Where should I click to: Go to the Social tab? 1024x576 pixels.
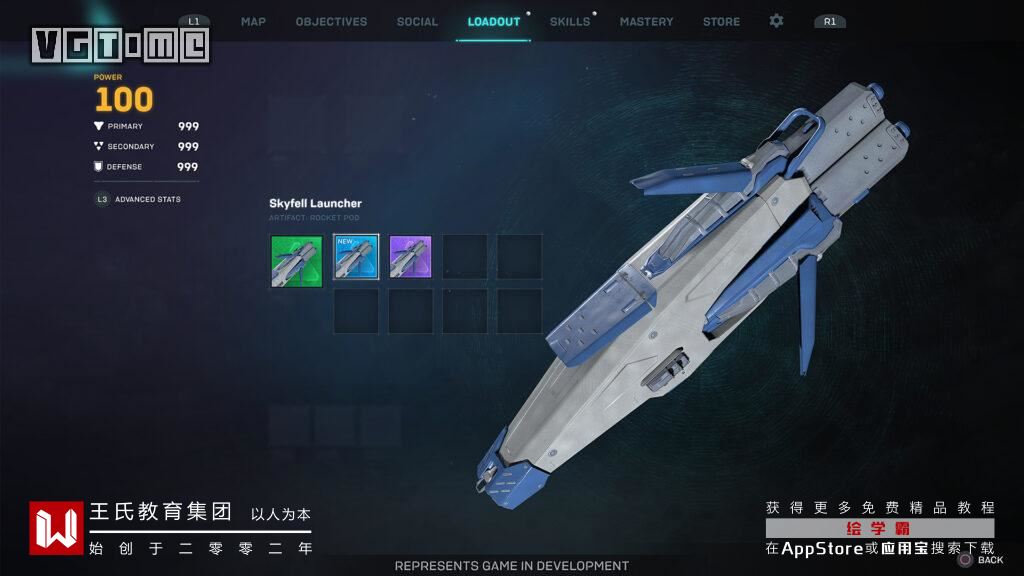pos(417,21)
